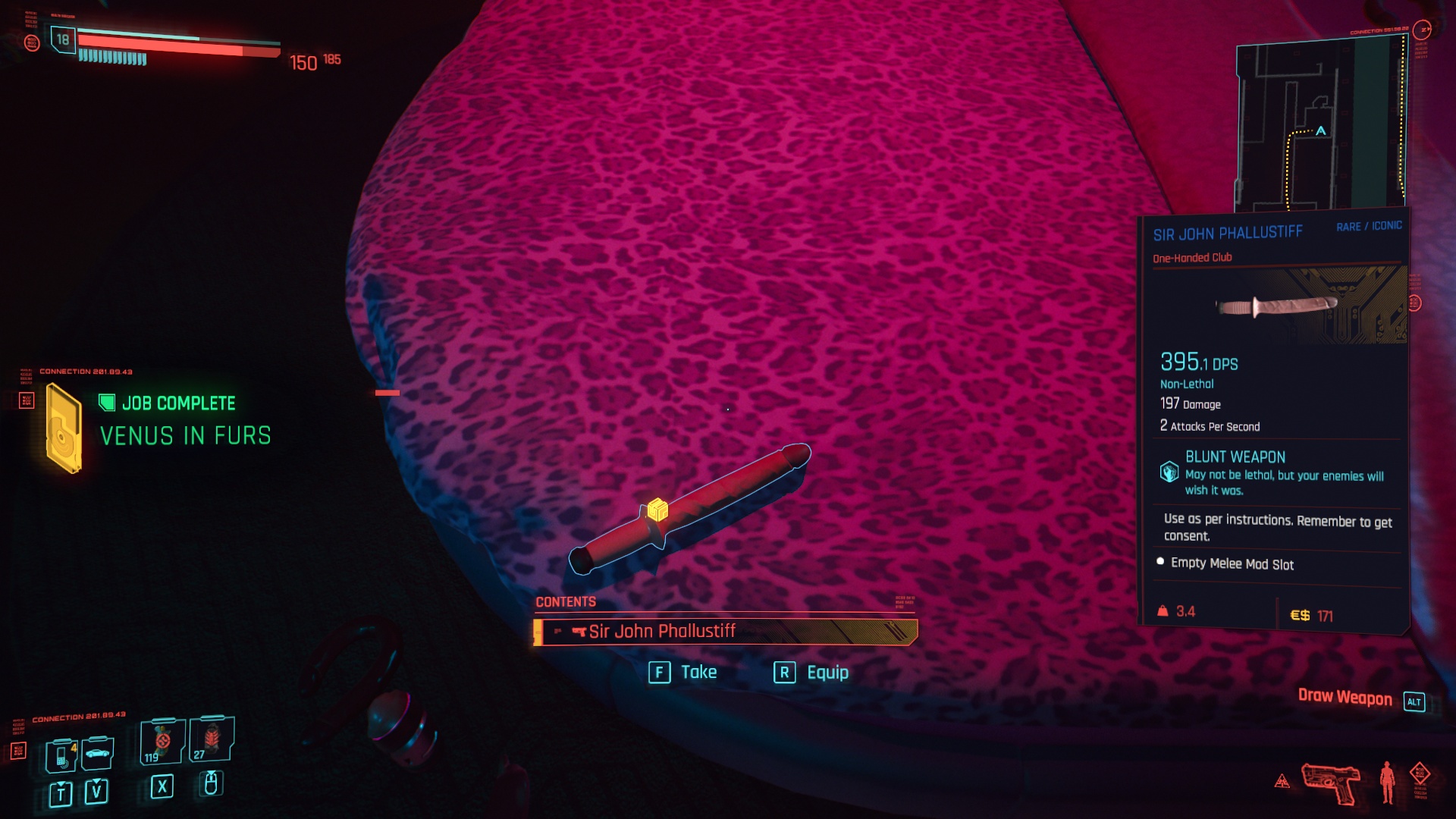Open the dropdown arrow above the mouse icon
1456x819 pixels.
pyautogui.click(x=211, y=773)
